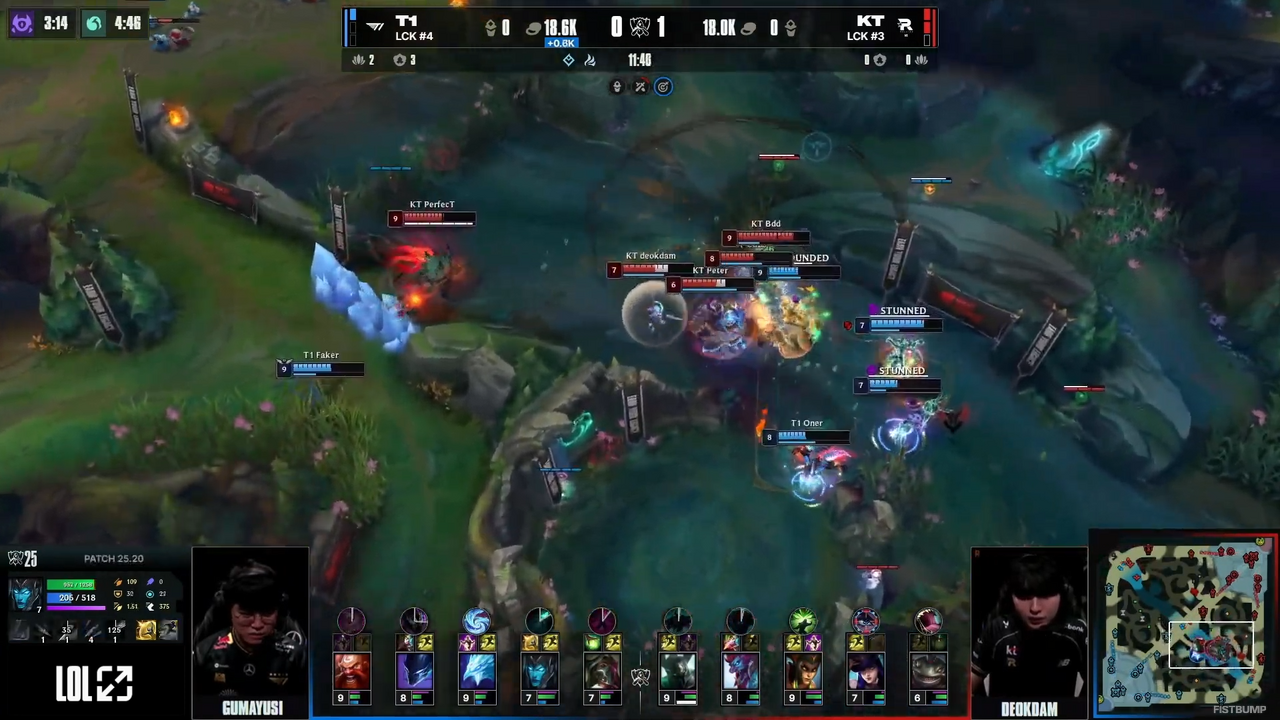The width and height of the screenshot is (1280, 720).
Task: Click the large Kalista portrait in the stats panel
Action: (25, 594)
